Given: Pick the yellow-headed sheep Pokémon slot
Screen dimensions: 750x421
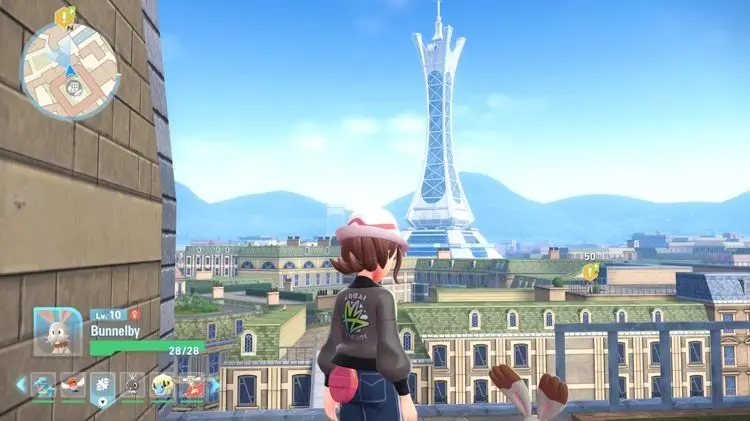Looking at the screenshot, I should [x=162, y=386].
